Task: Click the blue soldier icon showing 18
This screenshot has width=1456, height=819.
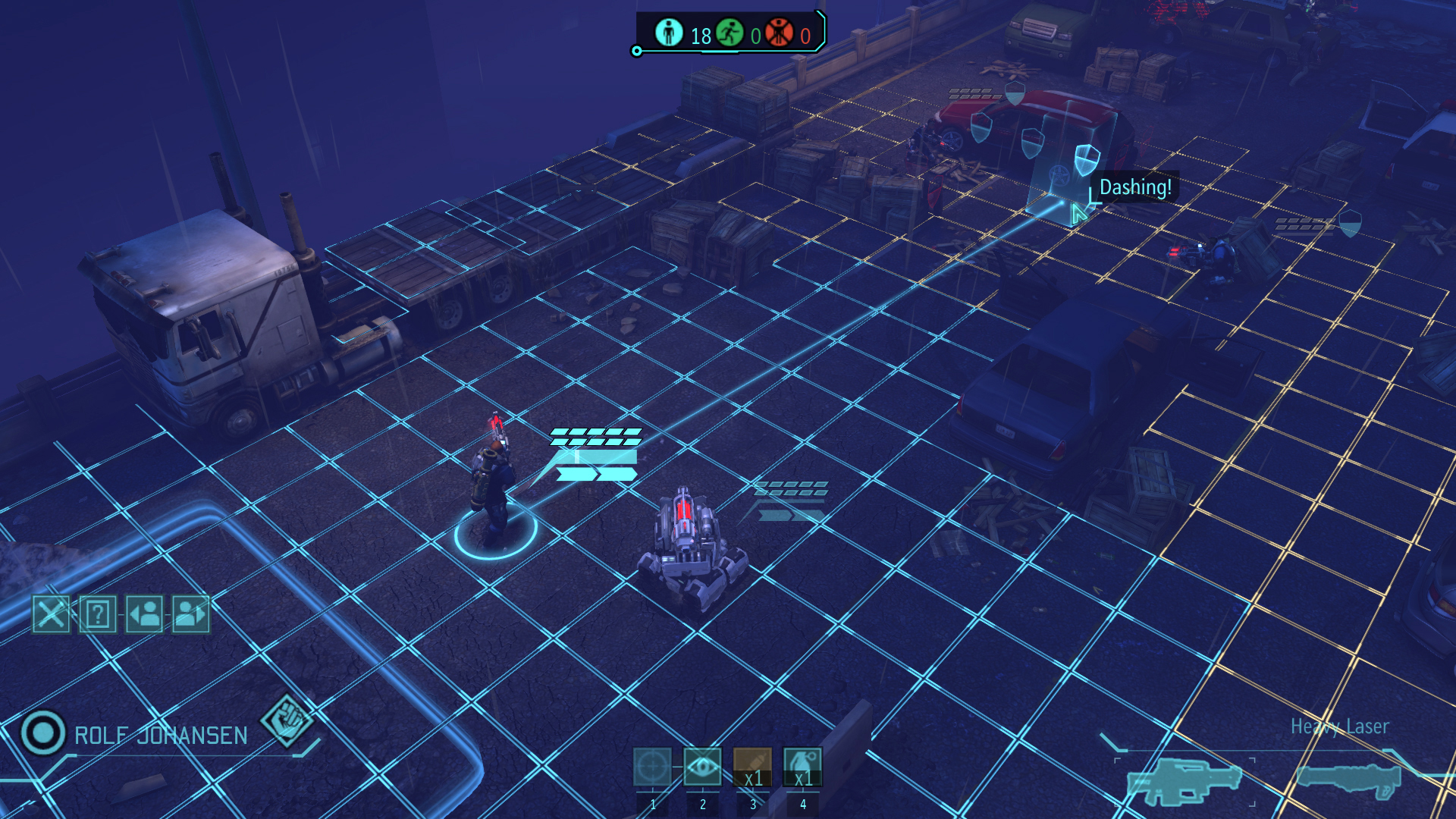Action: pos(669,33)
